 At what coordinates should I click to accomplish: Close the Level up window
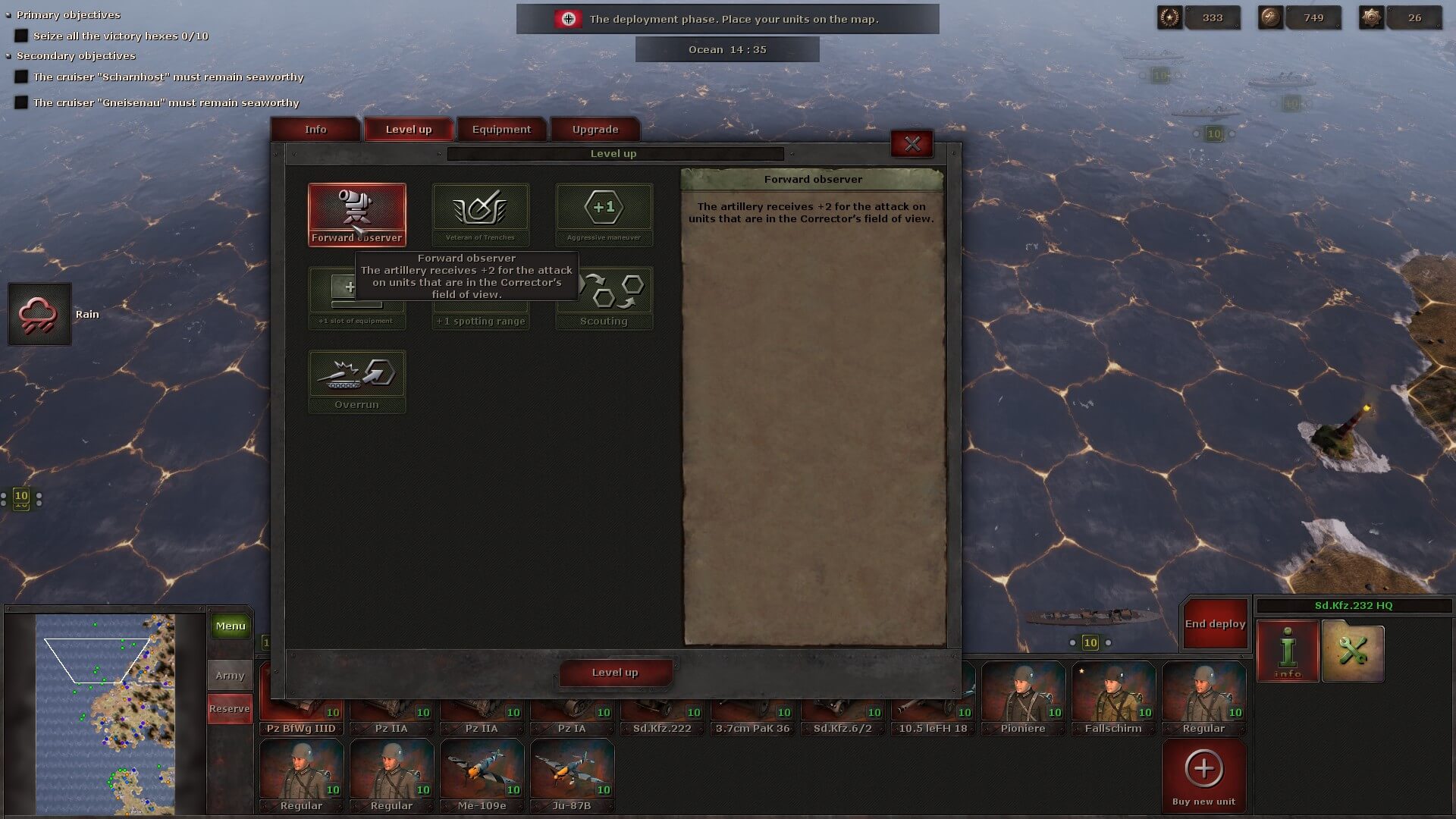pyautogui.click(x=912, y=144)
